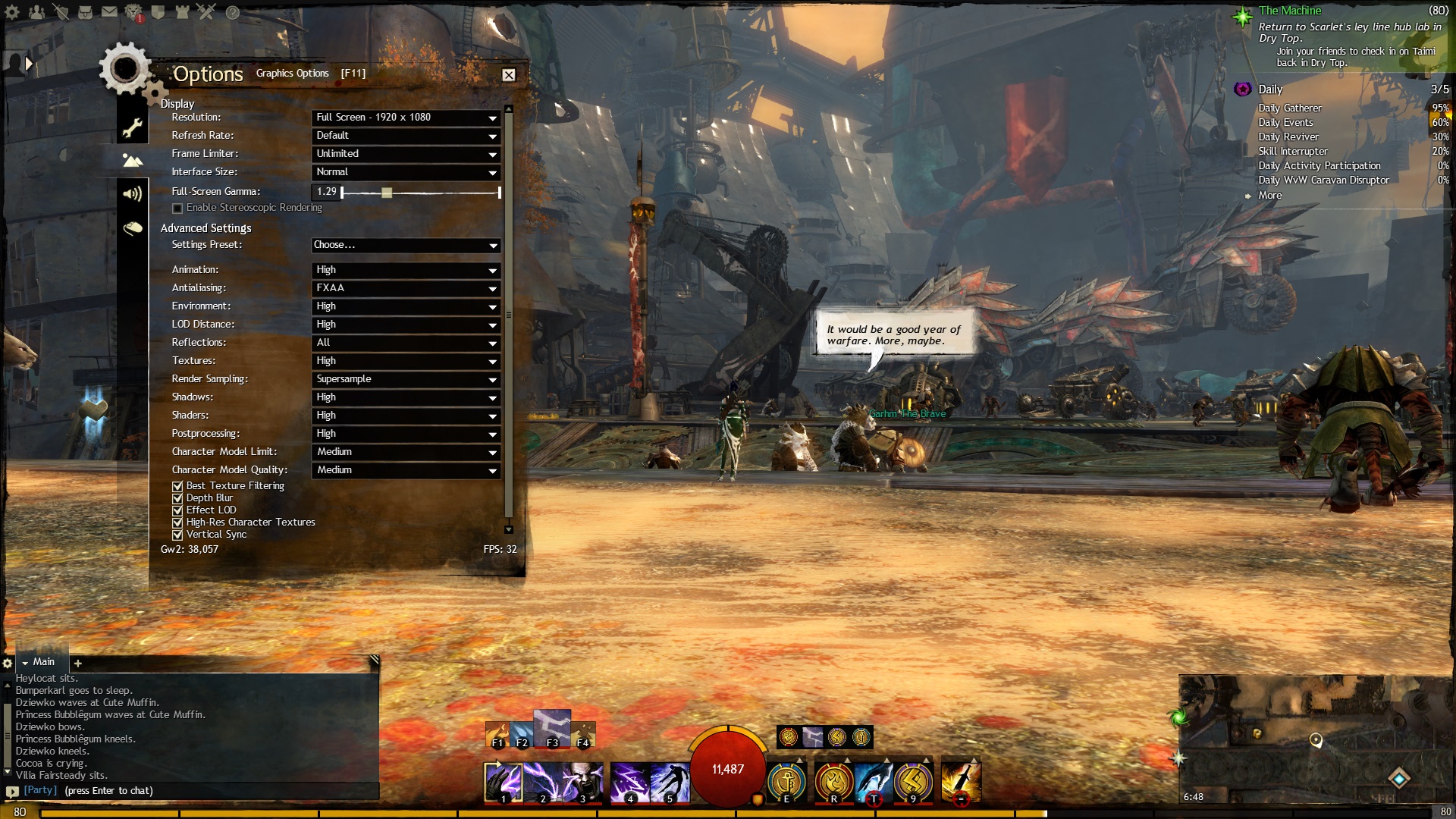1456x819 pixels.
Task: Choose a Settings Preset
Action: 406,245
